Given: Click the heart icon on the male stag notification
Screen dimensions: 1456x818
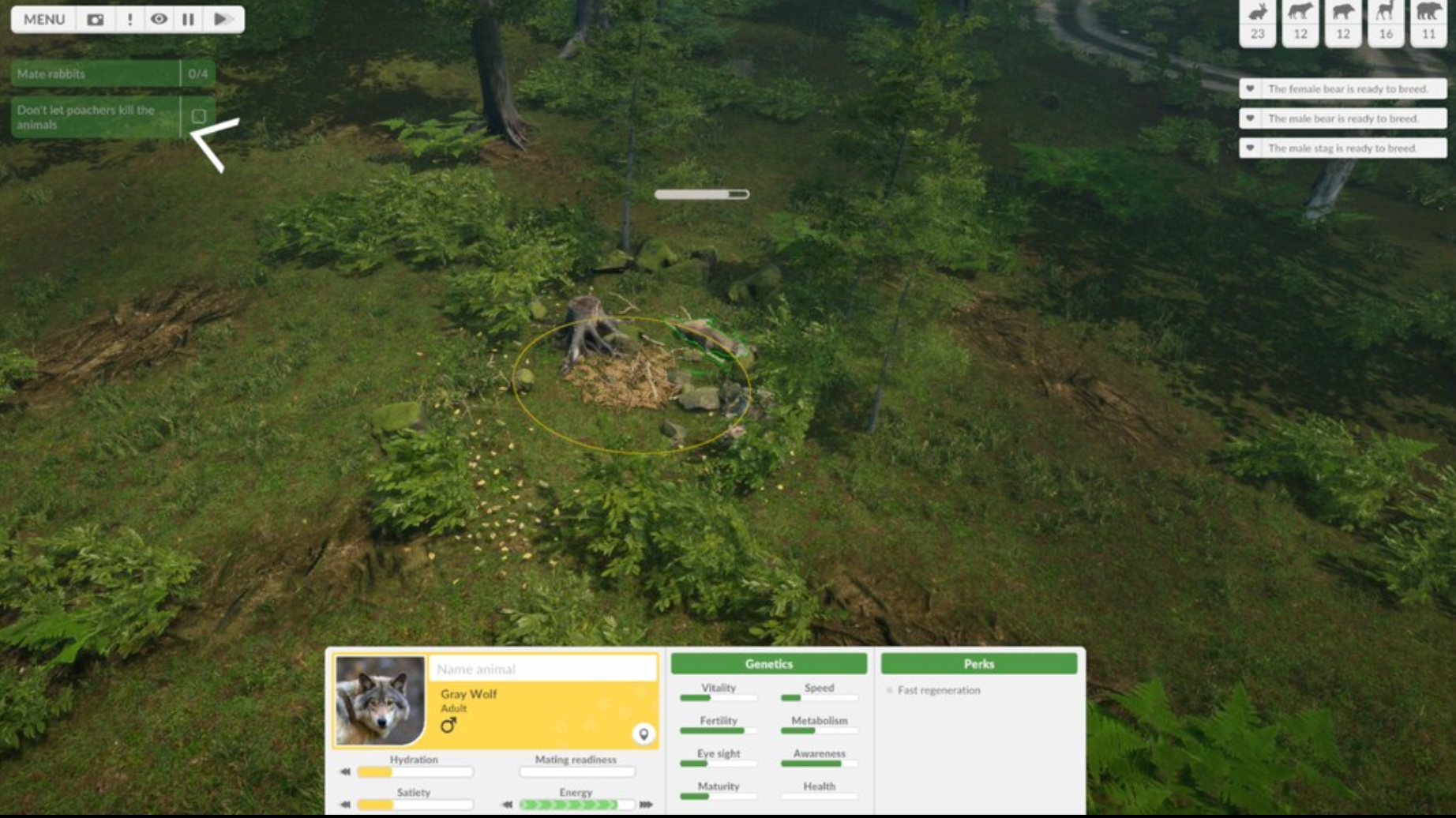Looking at the screenshot, I should tap(1249, 148).
